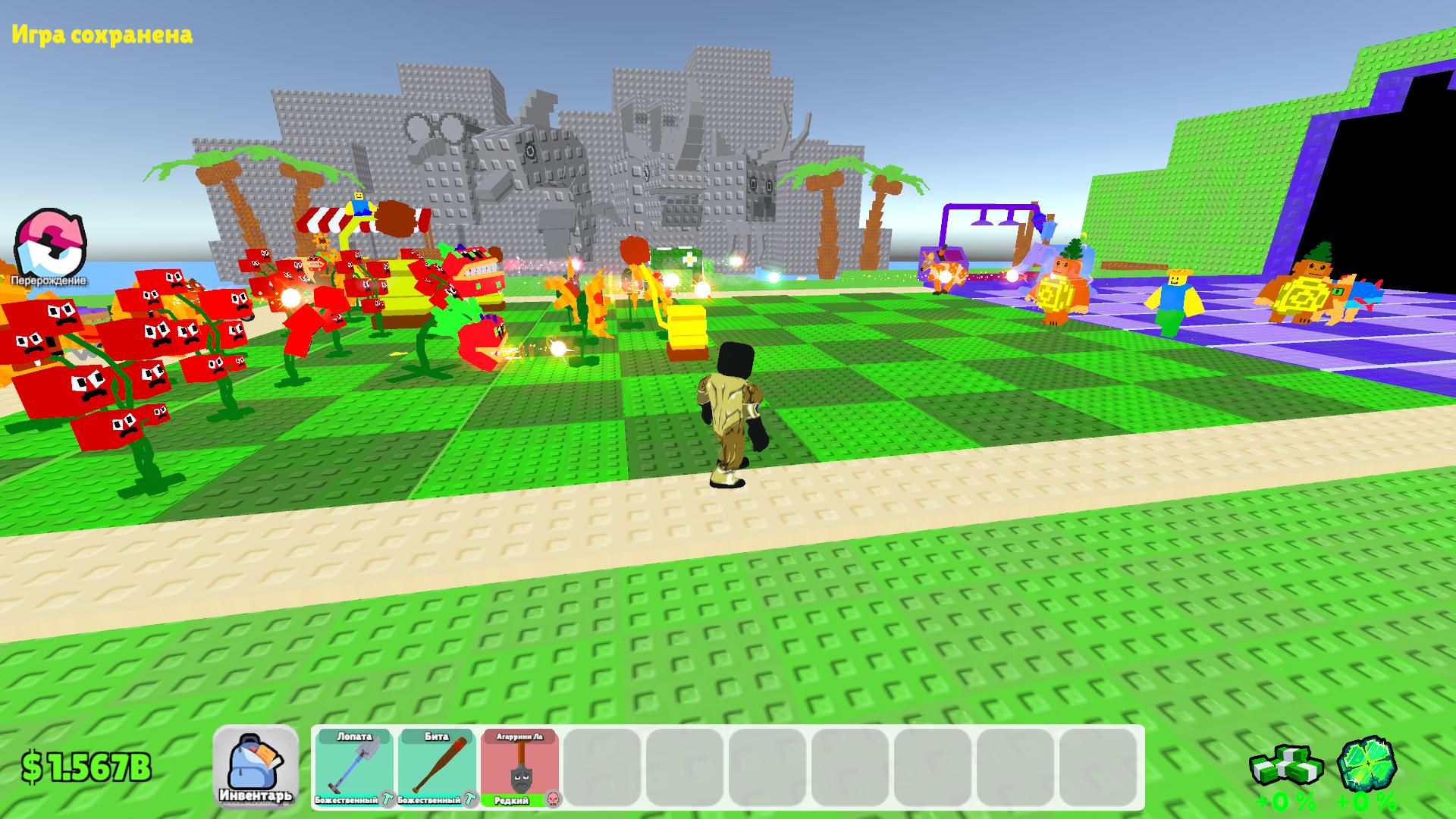
Task: Select the first empty hotbar slot
Action: (603, 766)
